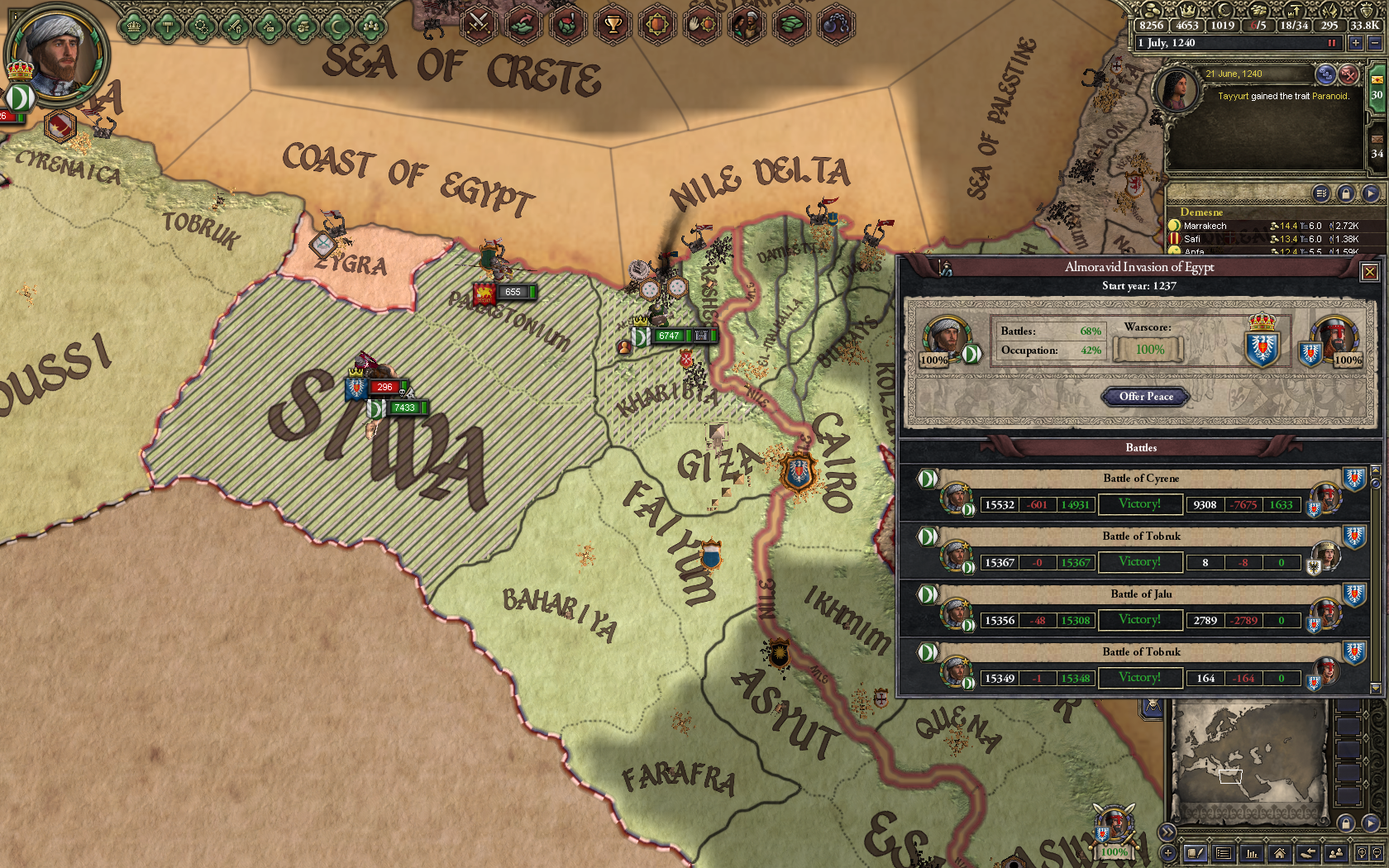Expand the double-chevron panel near the minimap
The width and height of the screenshot is (1389, 868).
coord(1167,832)
